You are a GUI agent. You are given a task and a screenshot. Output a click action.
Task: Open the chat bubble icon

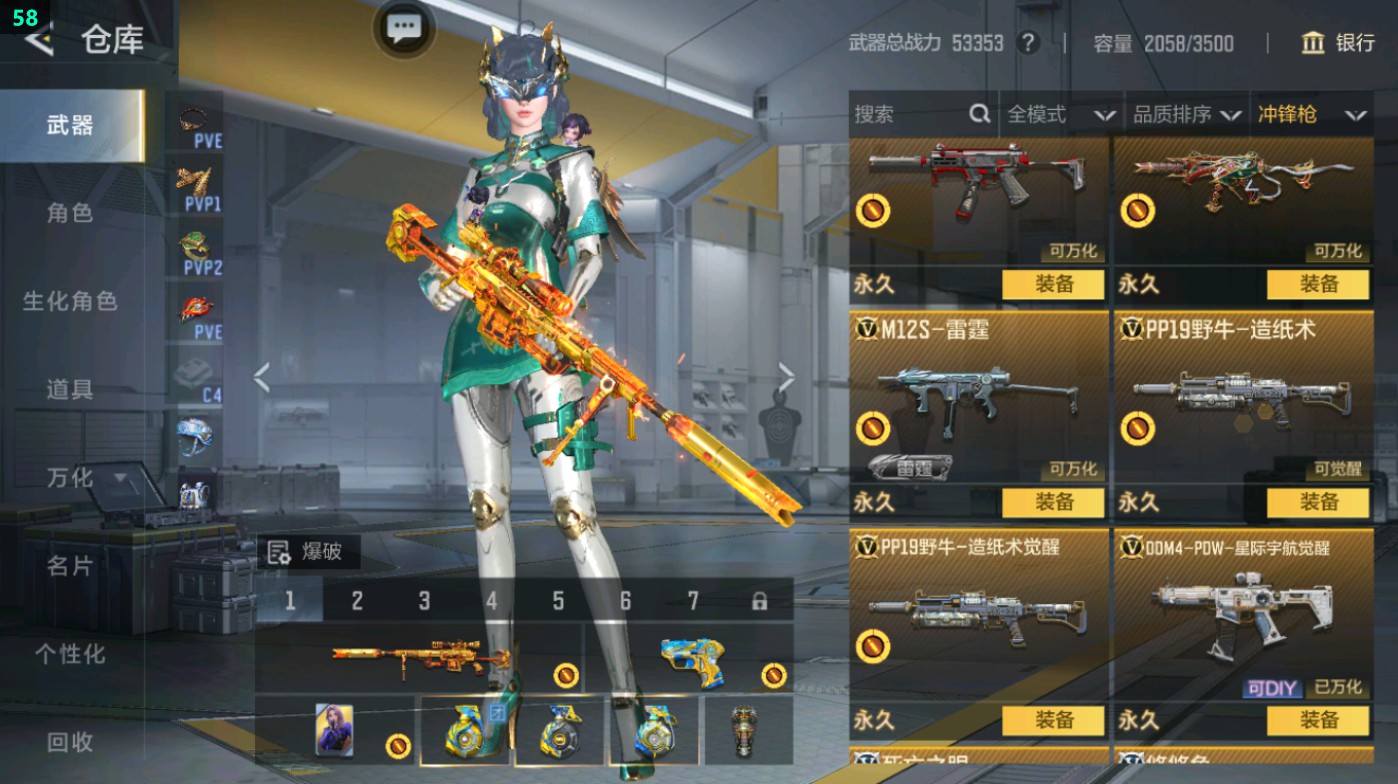(x=403, y=29)
